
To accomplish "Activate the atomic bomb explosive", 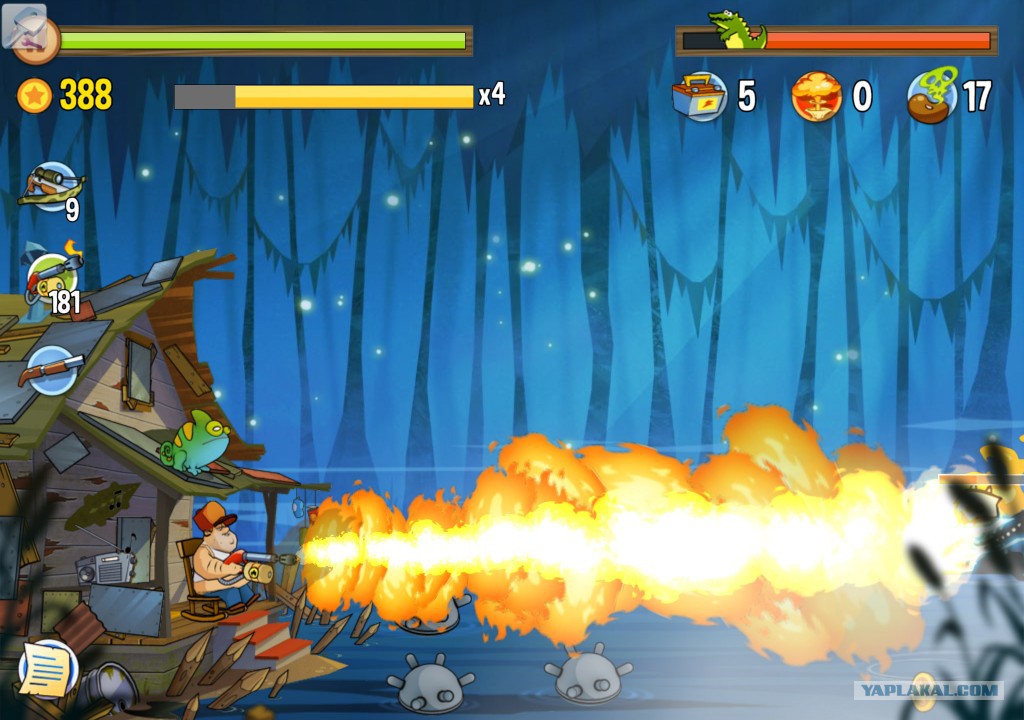I will coord(816,97).
